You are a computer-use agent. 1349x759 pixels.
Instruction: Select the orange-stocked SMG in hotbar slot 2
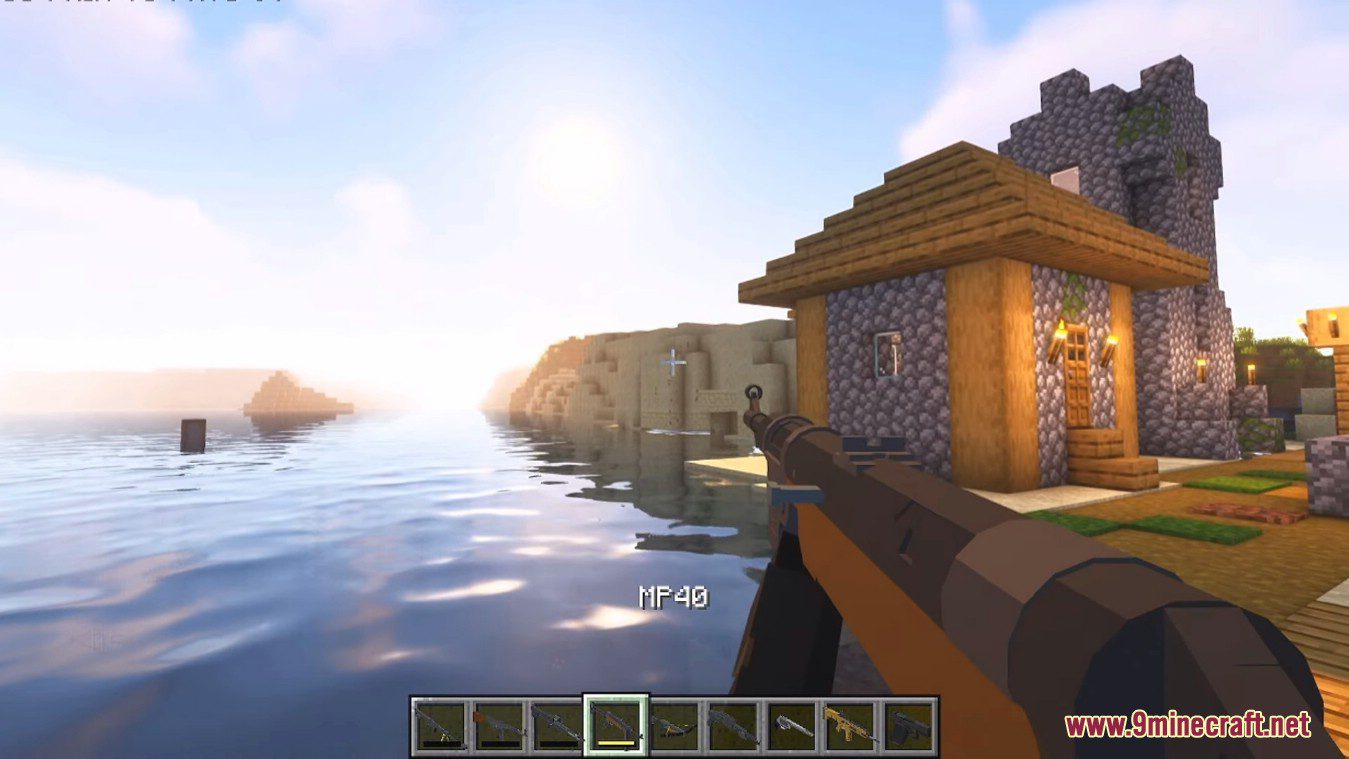click(x=498, y=722)
